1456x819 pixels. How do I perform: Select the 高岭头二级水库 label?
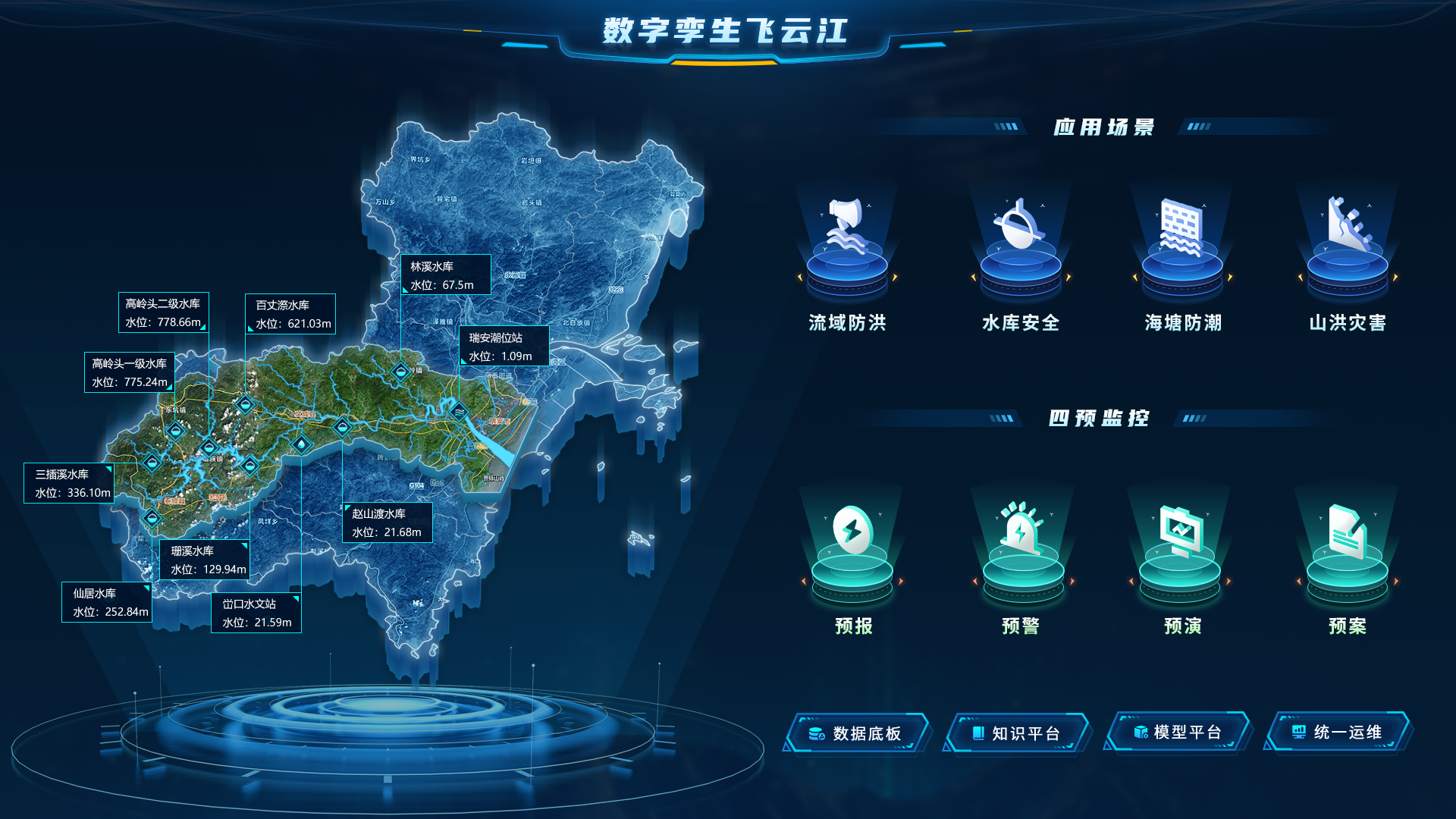click(x=163, y=312)
